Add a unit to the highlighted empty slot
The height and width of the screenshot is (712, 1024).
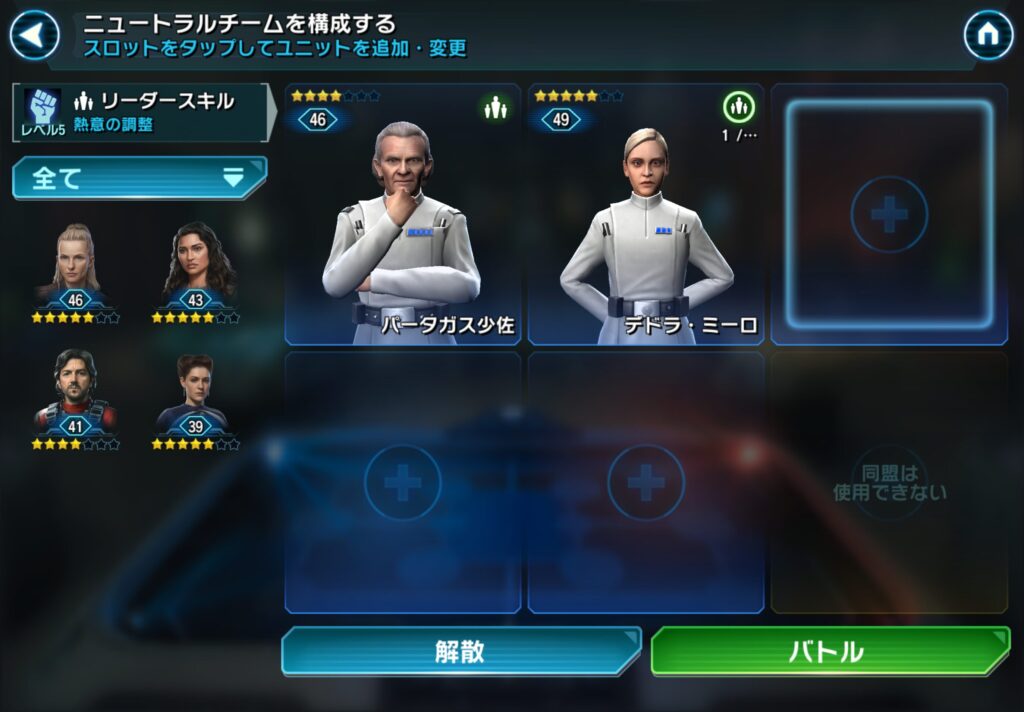point(889,215)
